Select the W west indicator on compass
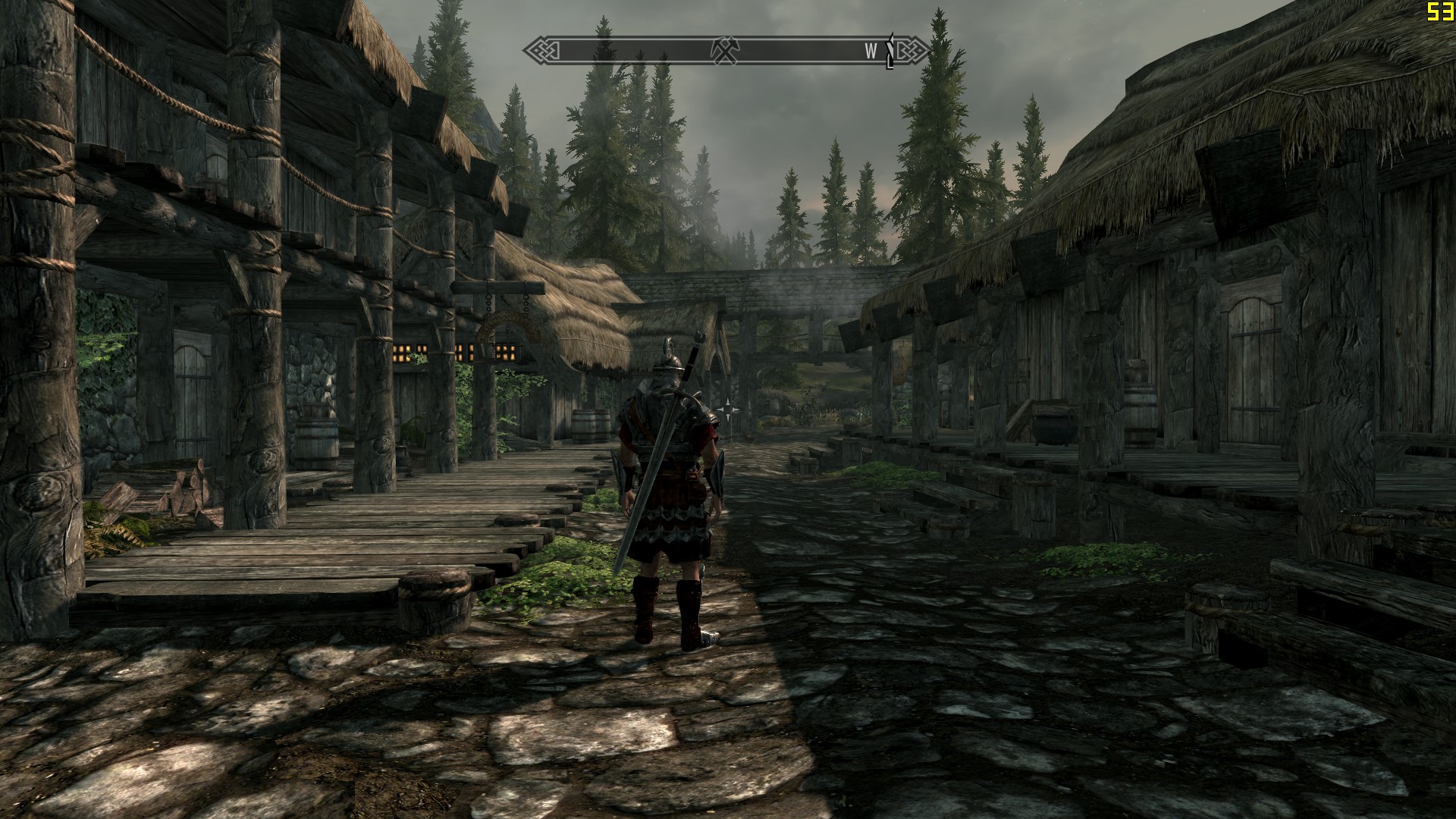The height and width of the screenshot is (819, 1456). pos(871,51)
